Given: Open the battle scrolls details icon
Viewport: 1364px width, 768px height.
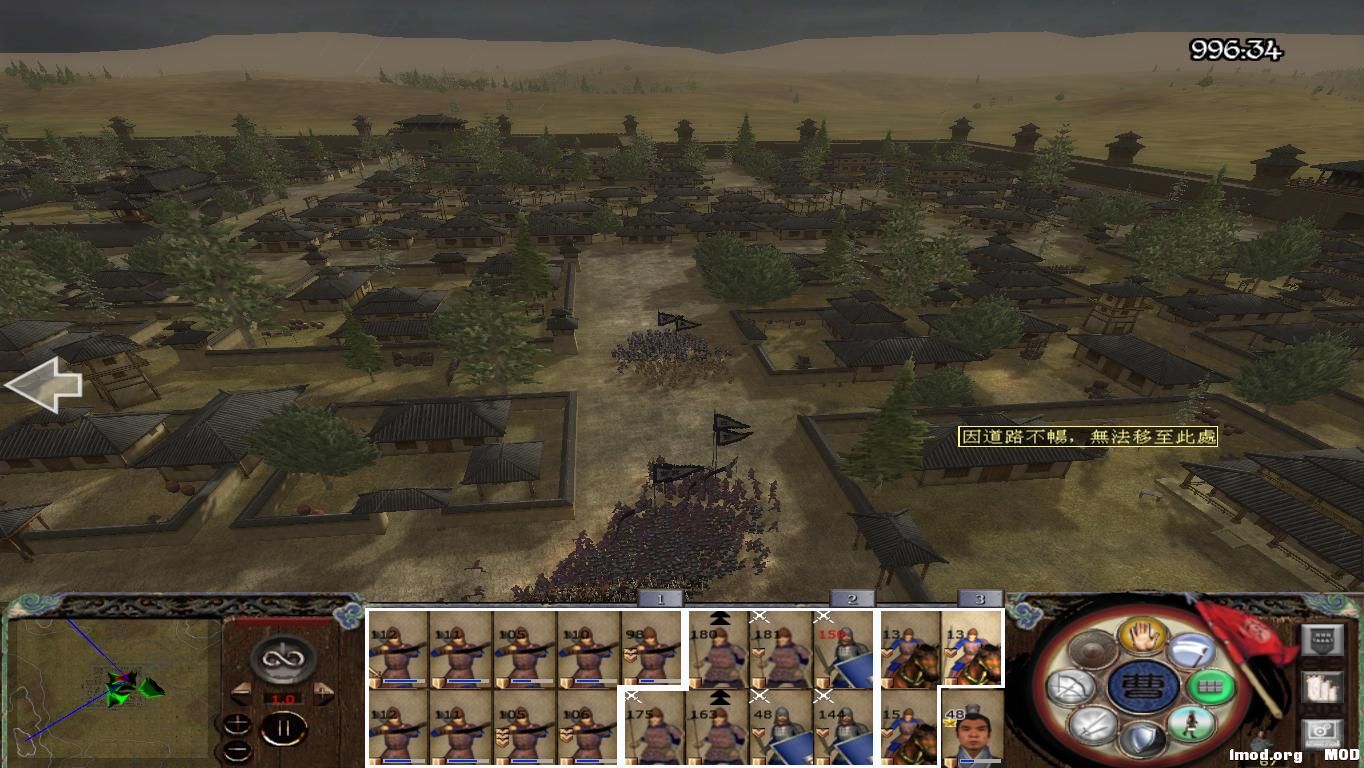Looking at the screenshot, I should tap(1320, 687).
